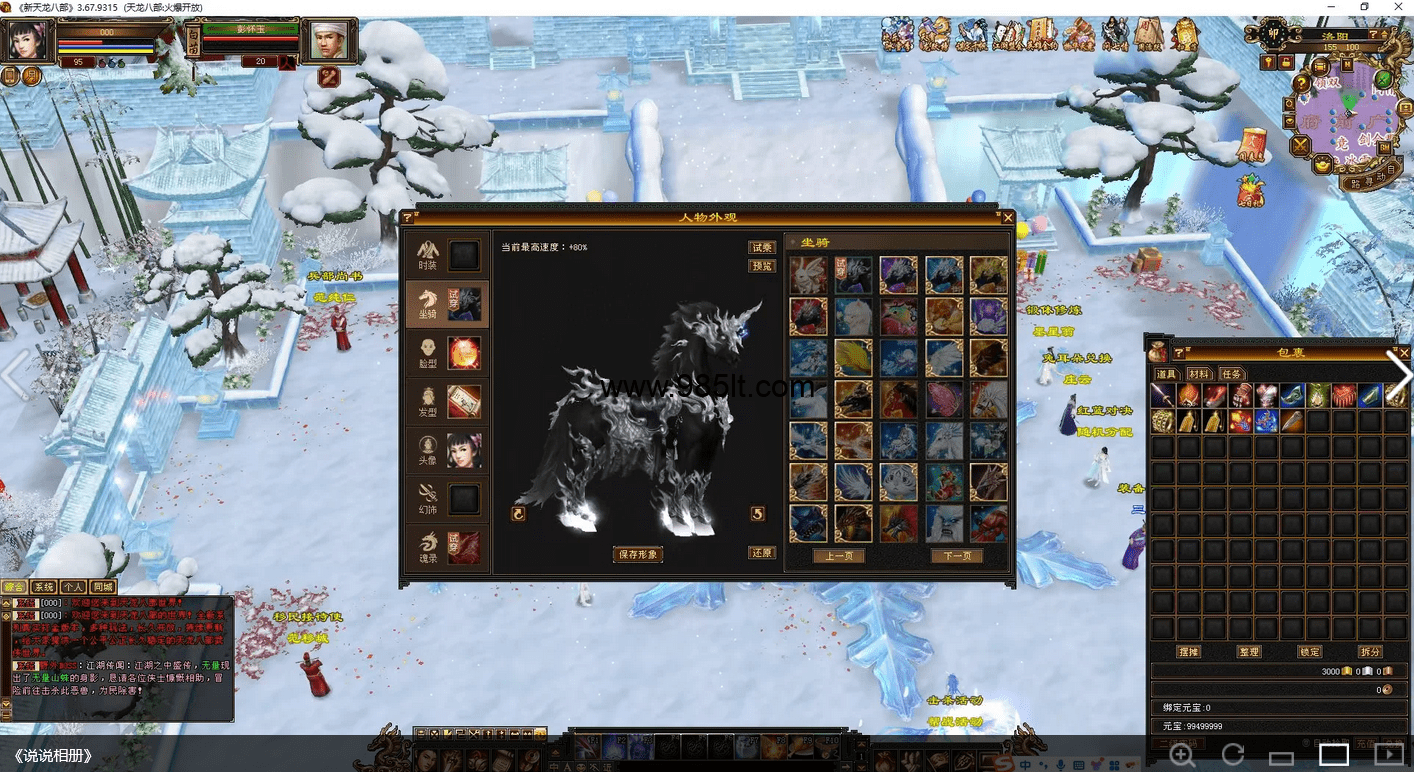This screenshot has width=1414, height=772.
Task: Click the 摆摊 stall button in bag
Action: (1189, 651)
